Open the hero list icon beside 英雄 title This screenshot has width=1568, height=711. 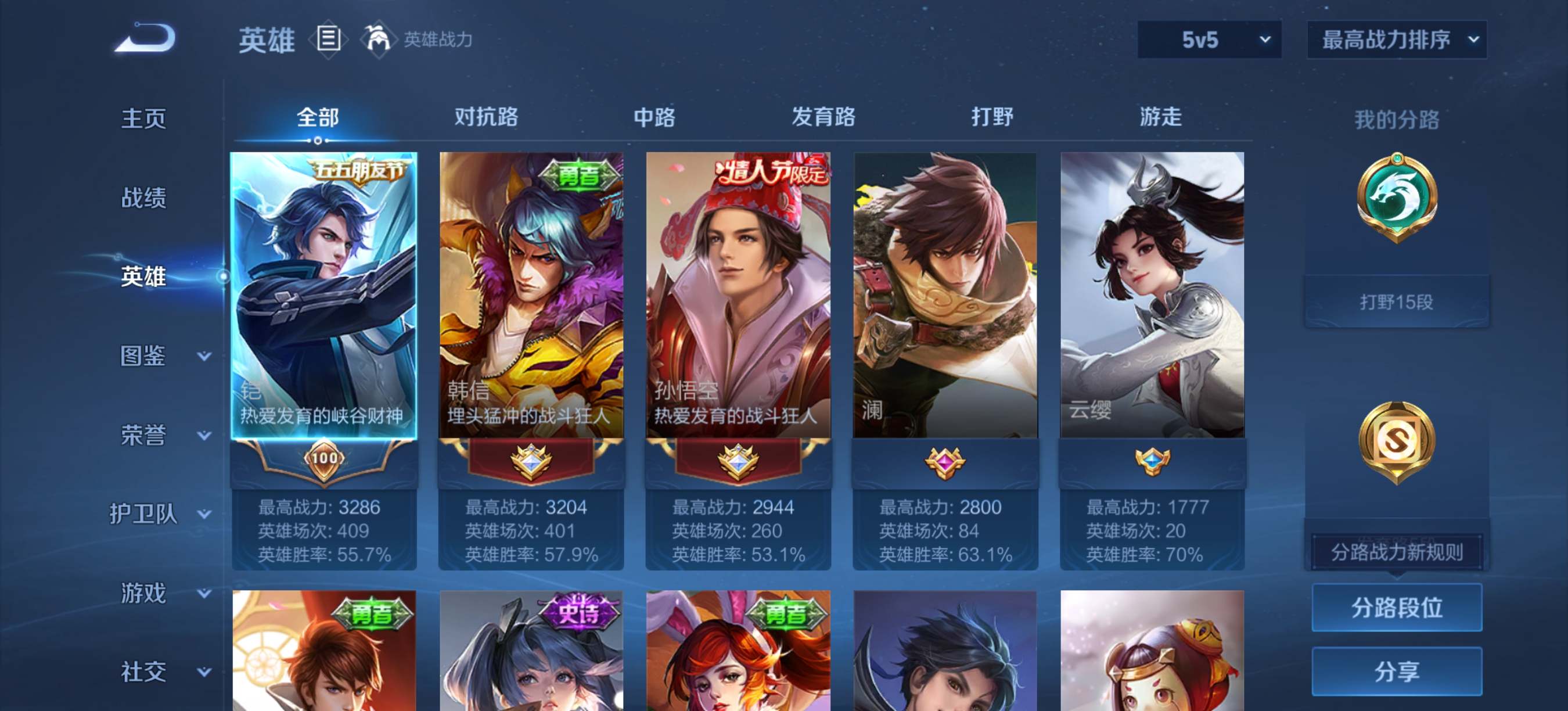[x=328, y=39]
